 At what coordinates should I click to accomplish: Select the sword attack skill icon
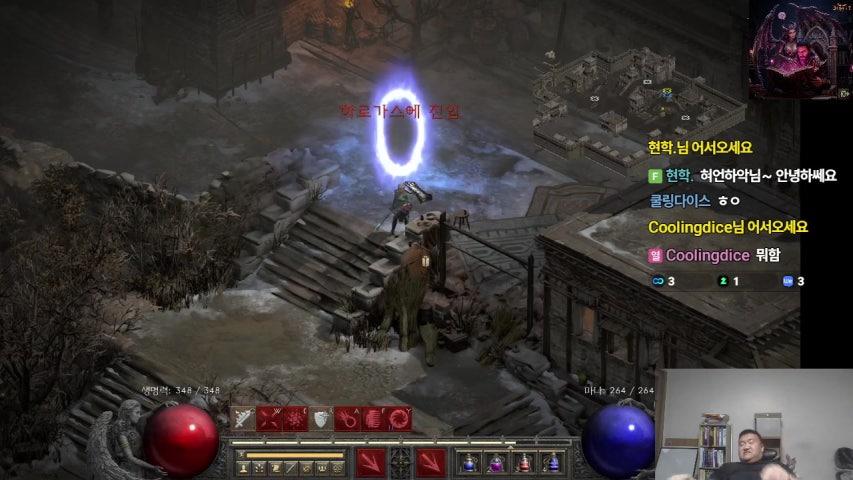[x=243, y=419]
